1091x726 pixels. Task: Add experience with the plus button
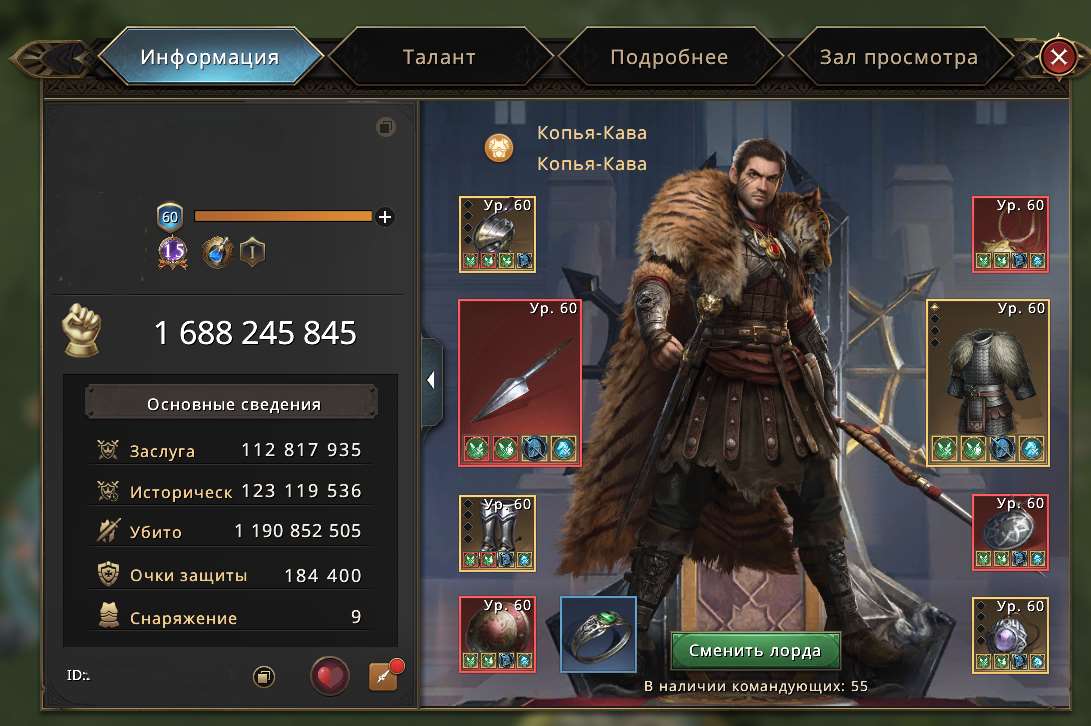click(385, 216)
